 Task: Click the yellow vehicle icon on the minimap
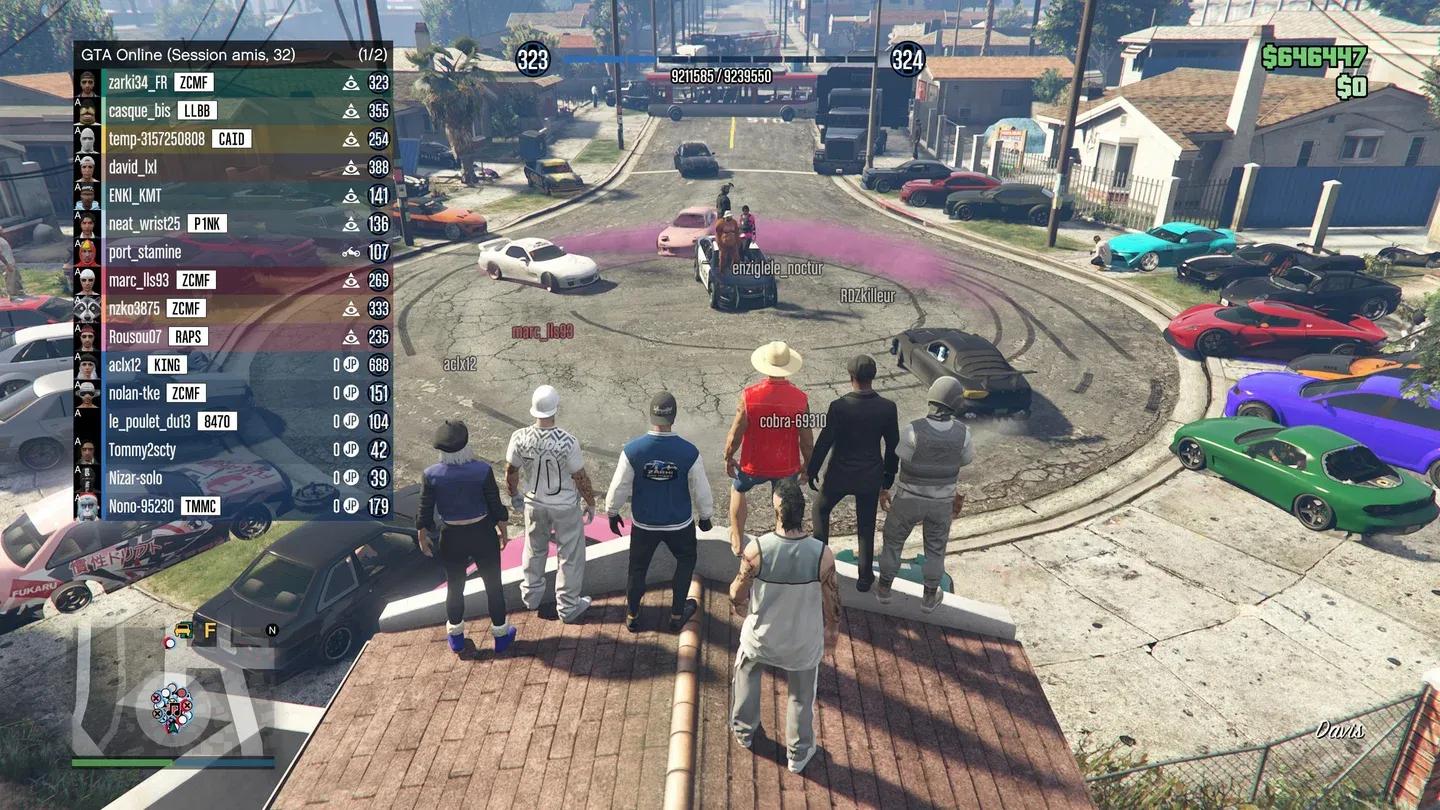point(183,630)
